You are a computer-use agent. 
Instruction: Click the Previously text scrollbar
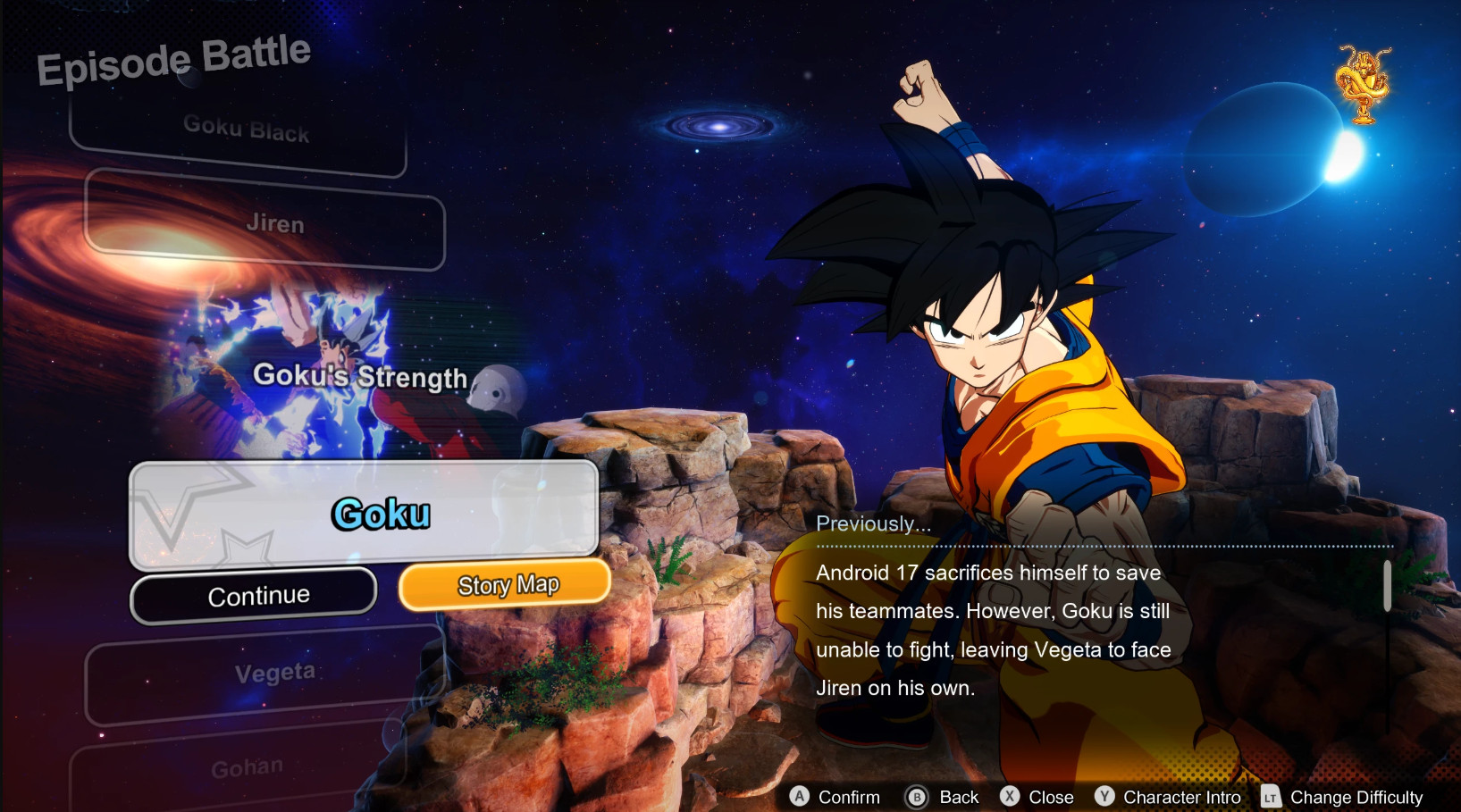(x=1387, y=586)
